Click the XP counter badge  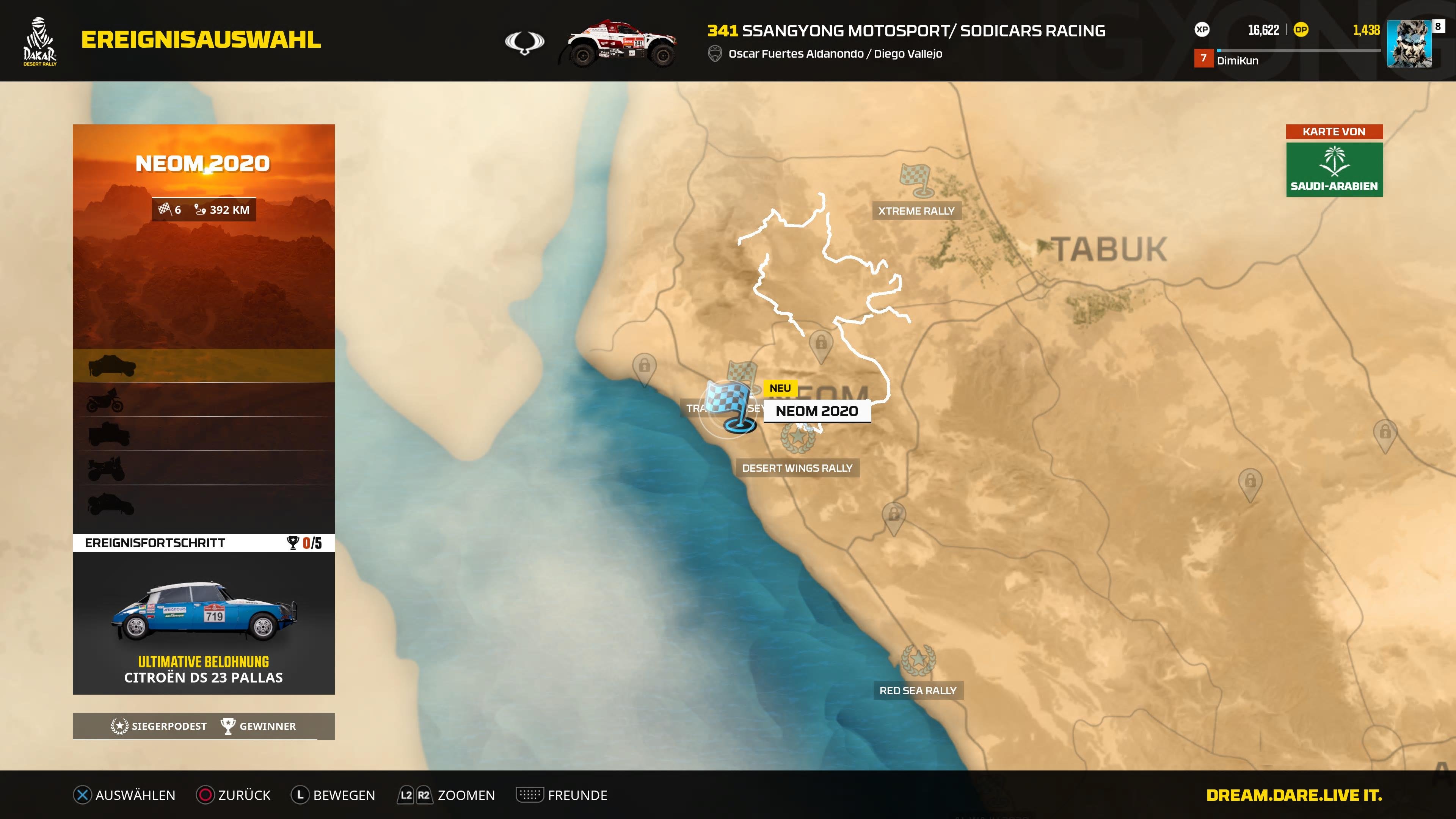pyautogui.click(x=1202, y=30)
